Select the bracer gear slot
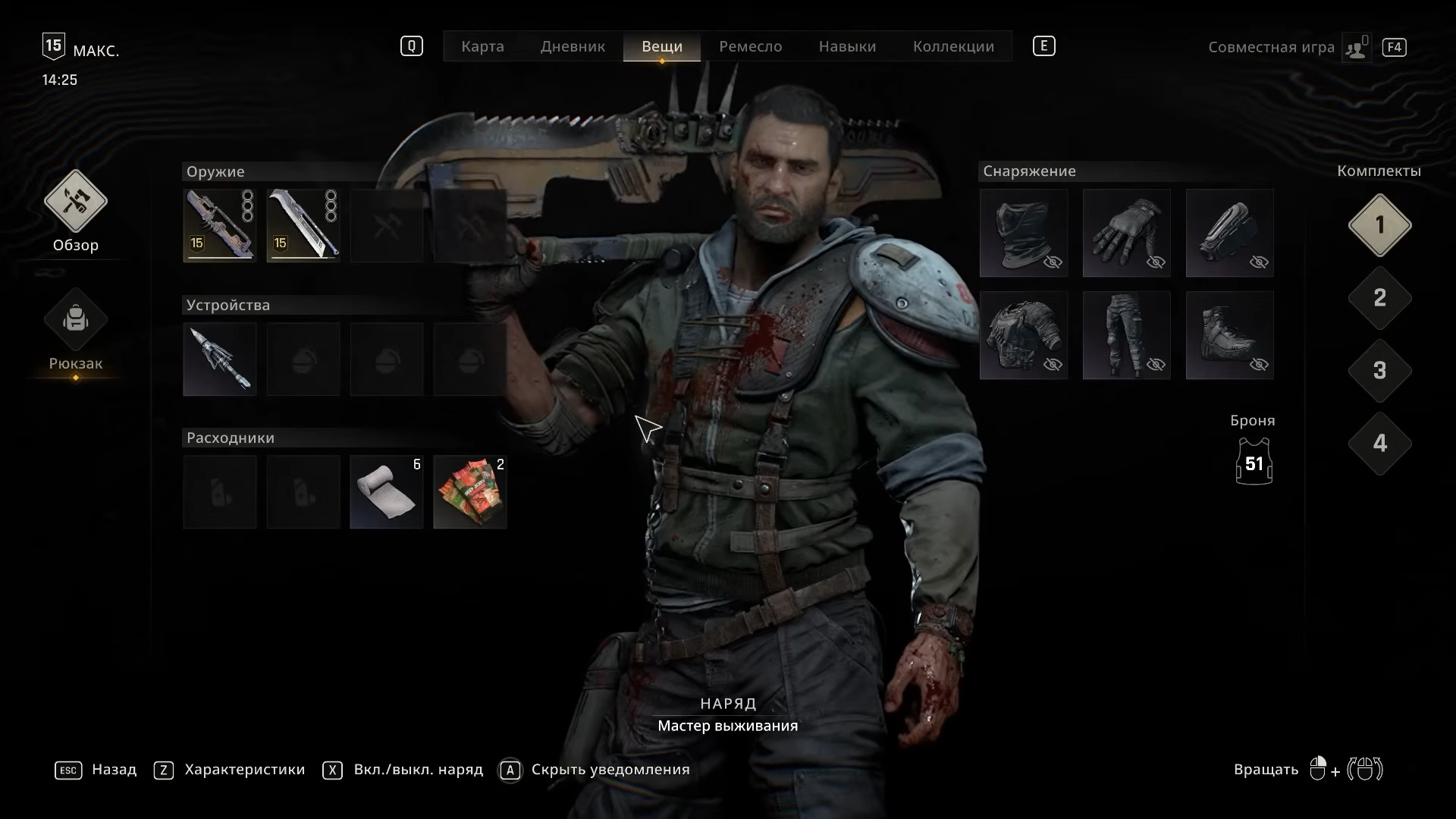This screenshot has width=1456, height=819. (x=1230, y=233)
